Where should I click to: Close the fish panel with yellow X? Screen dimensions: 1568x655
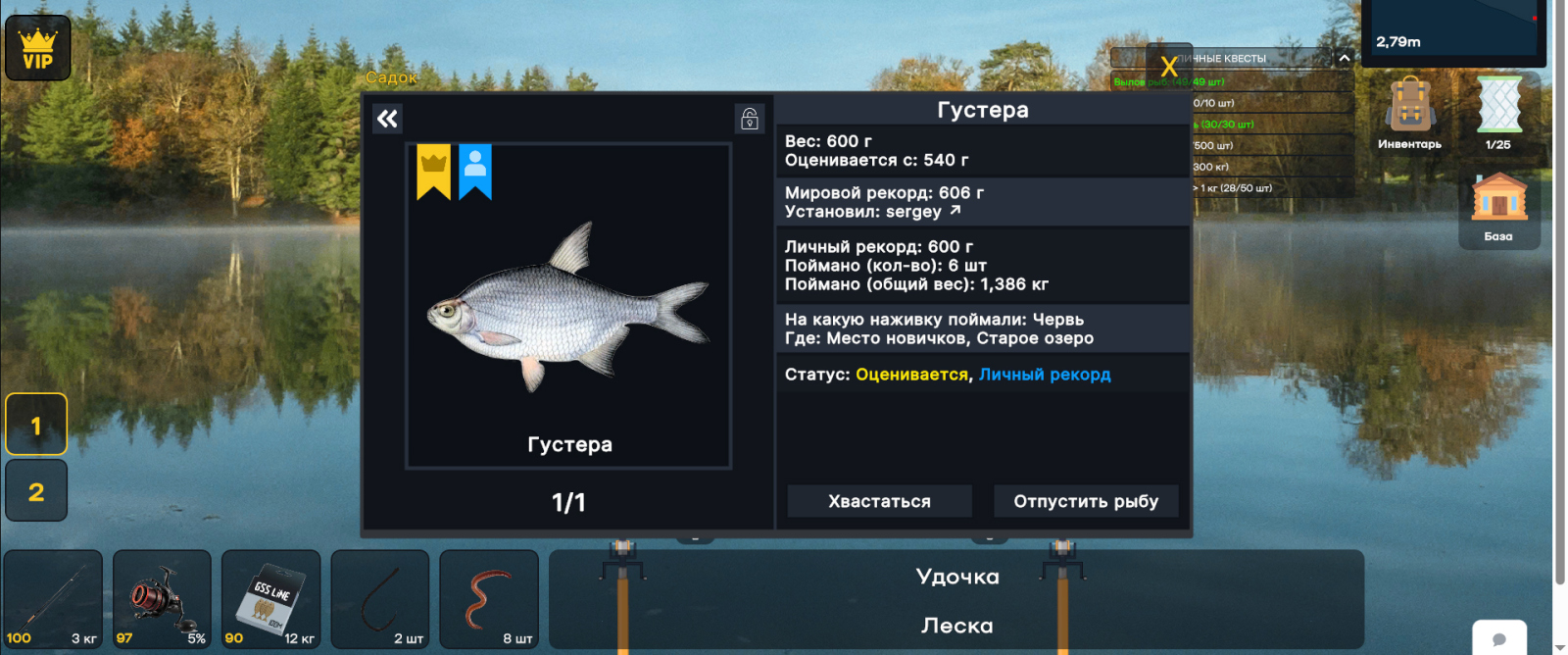1168,66
